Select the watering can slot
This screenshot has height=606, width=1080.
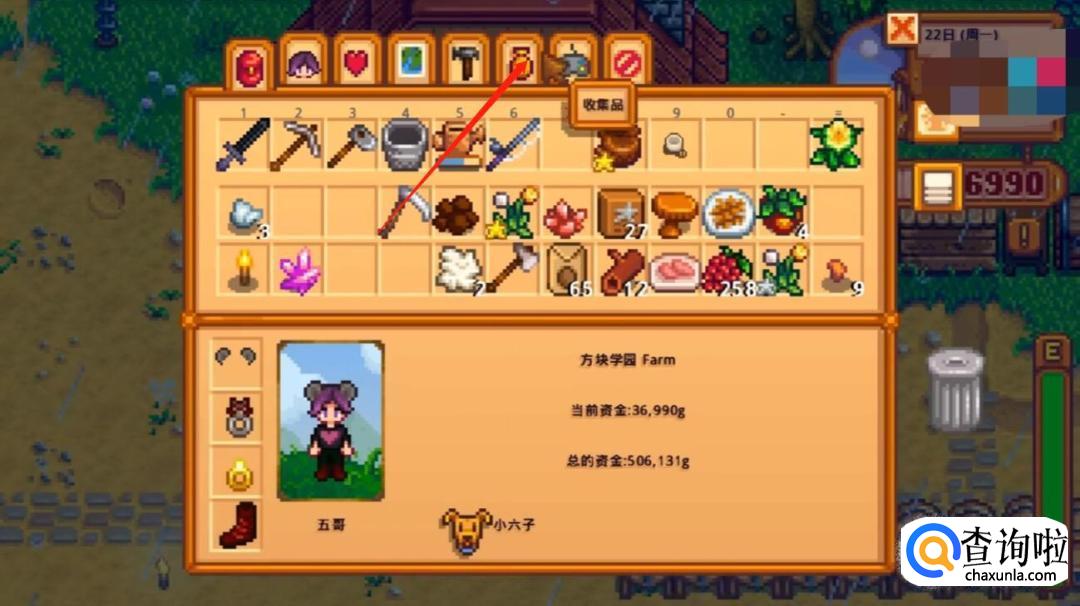click(x=405, y=146)
